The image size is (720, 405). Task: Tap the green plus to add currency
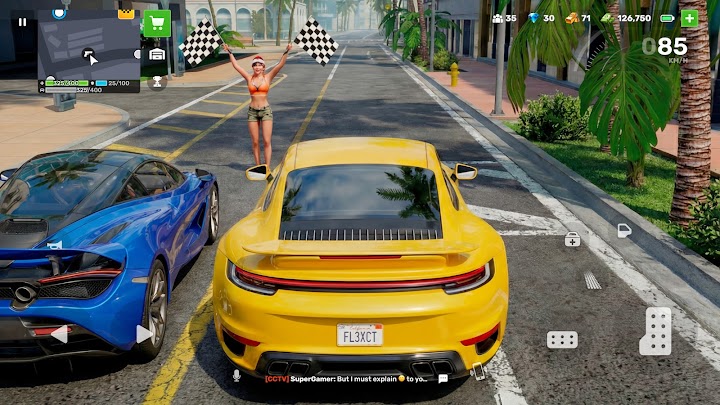click(x=689, y=18)
